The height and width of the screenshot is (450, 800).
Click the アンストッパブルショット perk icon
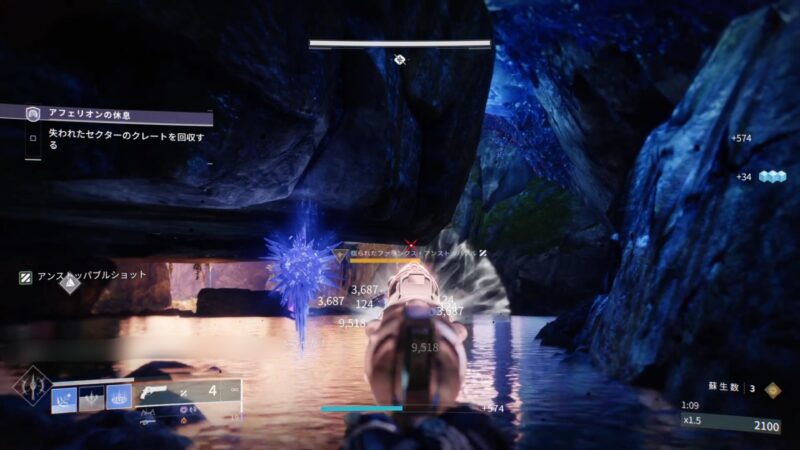(x=26, y=277)
